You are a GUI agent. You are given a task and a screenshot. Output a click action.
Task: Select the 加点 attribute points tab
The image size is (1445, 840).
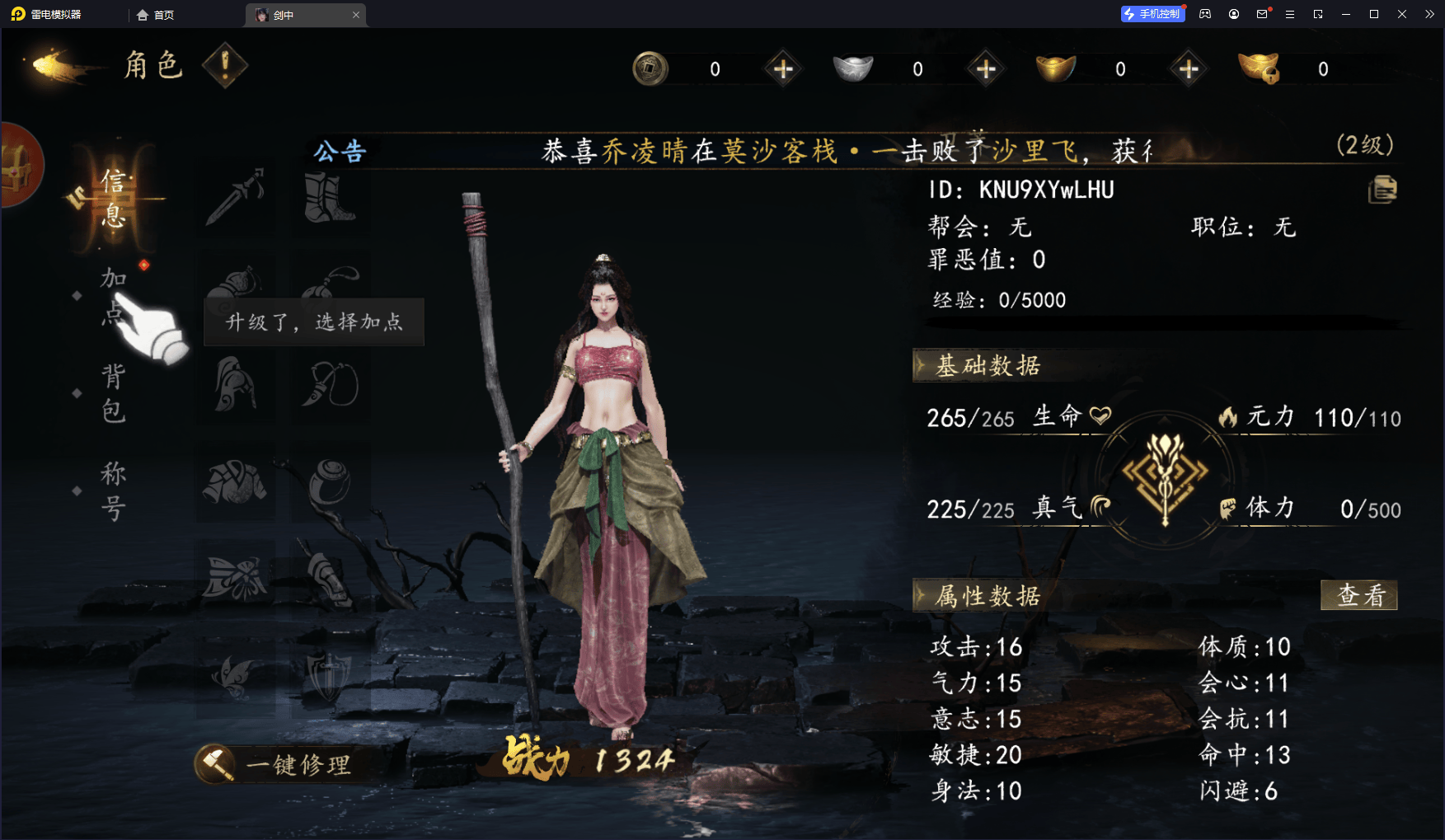[x=113, y=297]
